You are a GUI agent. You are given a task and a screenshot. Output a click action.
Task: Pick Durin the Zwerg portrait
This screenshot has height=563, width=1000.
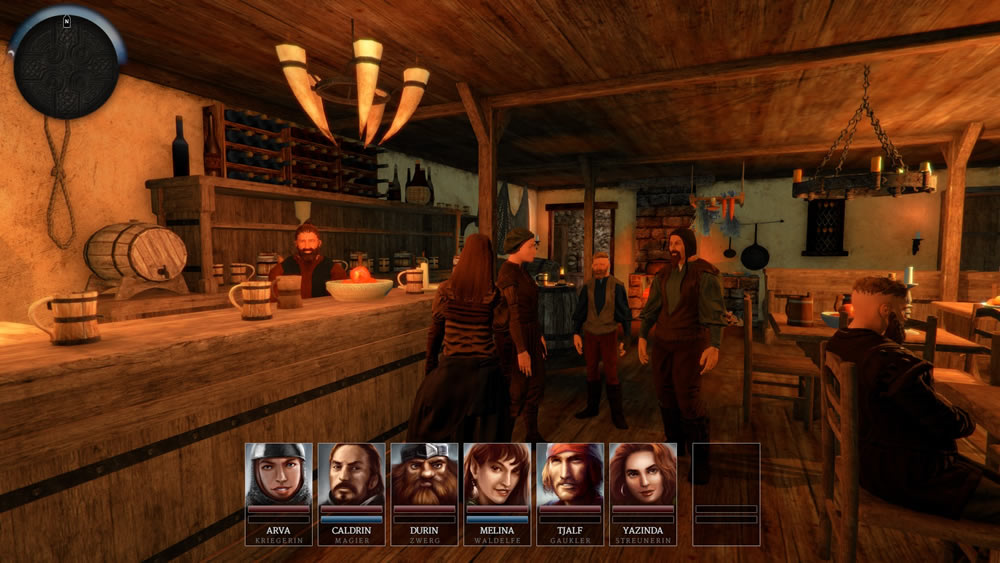point(424,475)
